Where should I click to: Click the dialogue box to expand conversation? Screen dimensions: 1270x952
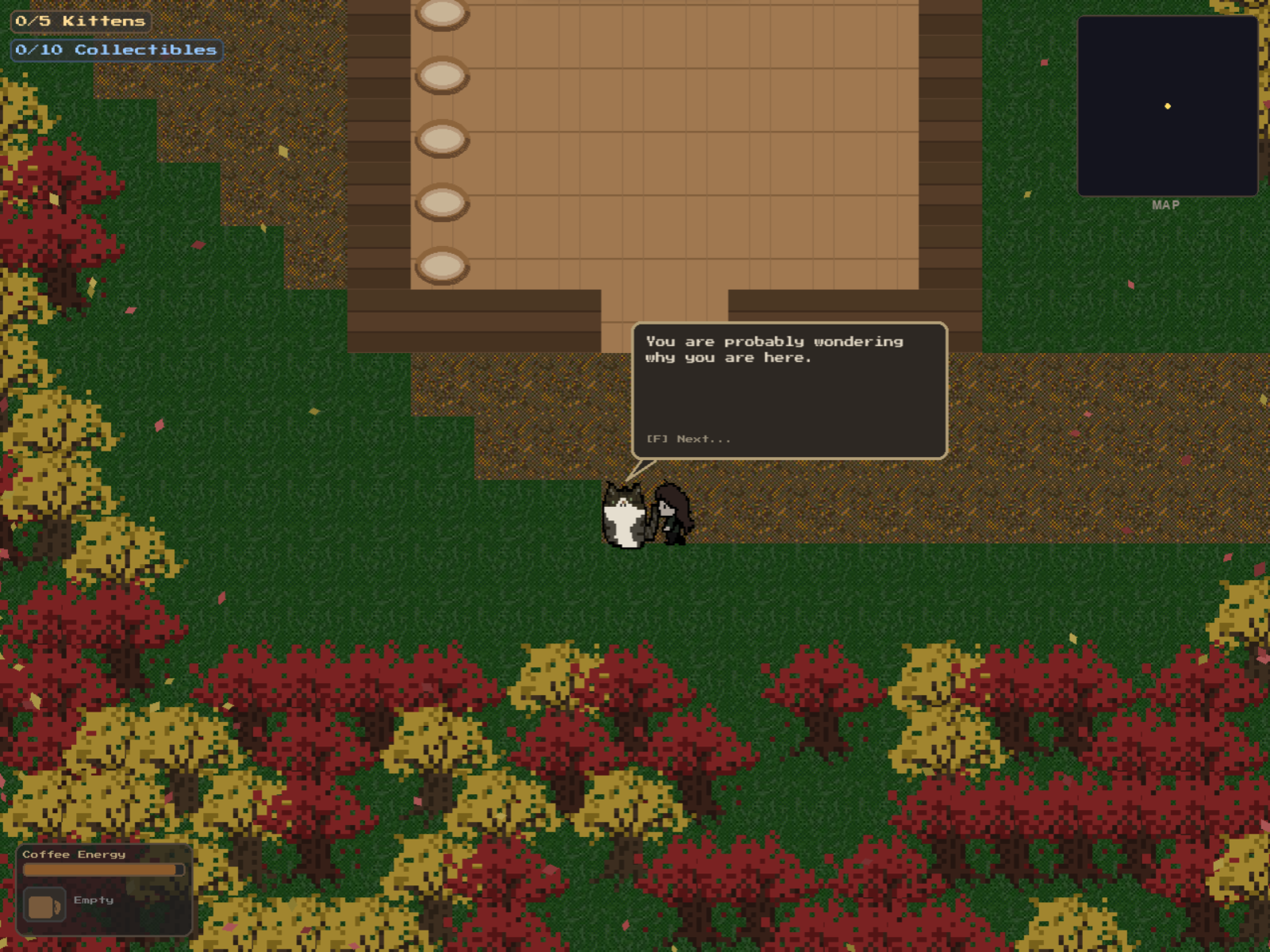point(789,389)
